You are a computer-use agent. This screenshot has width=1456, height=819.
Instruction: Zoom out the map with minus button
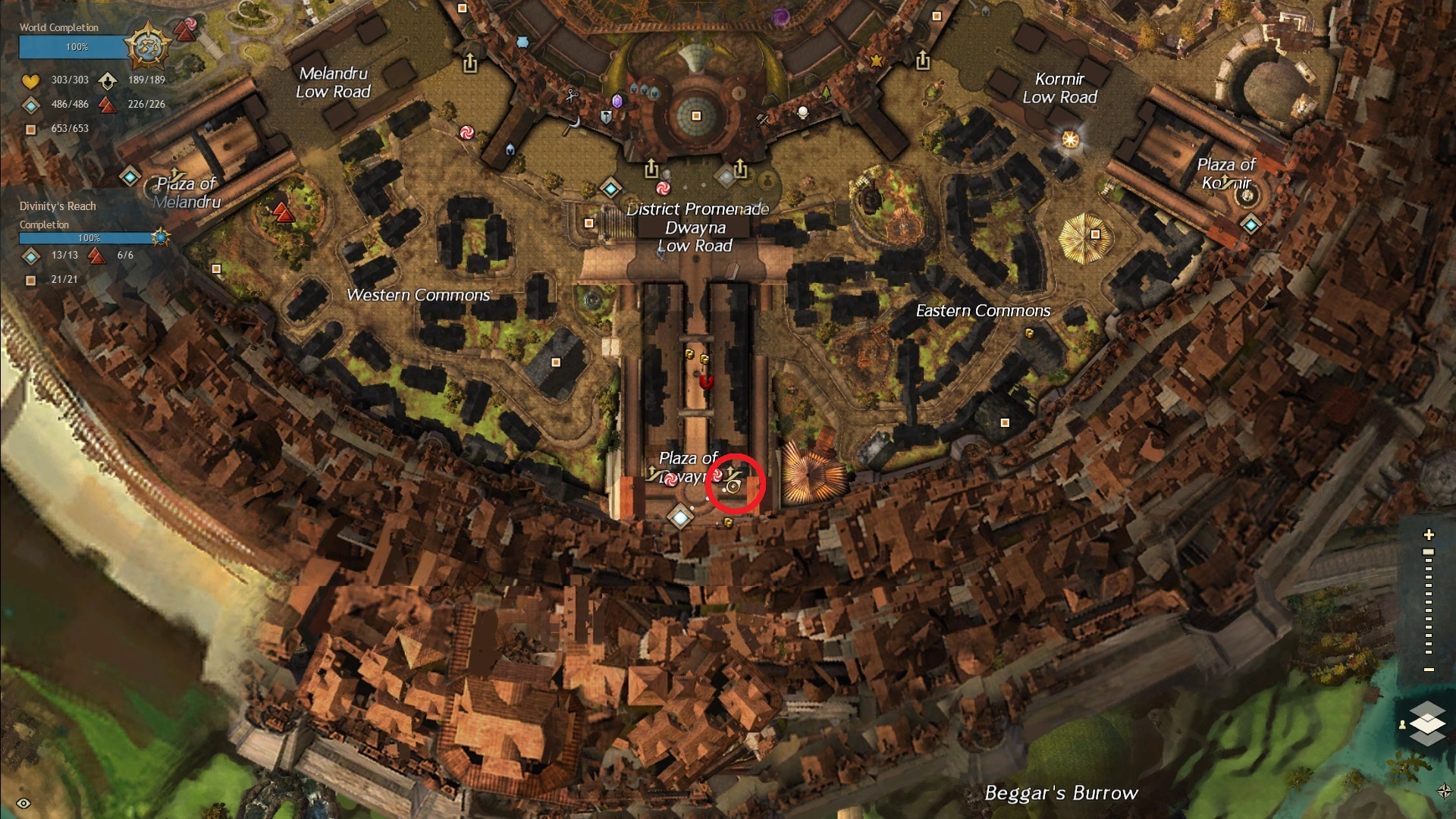click(x=1429, y=670)
